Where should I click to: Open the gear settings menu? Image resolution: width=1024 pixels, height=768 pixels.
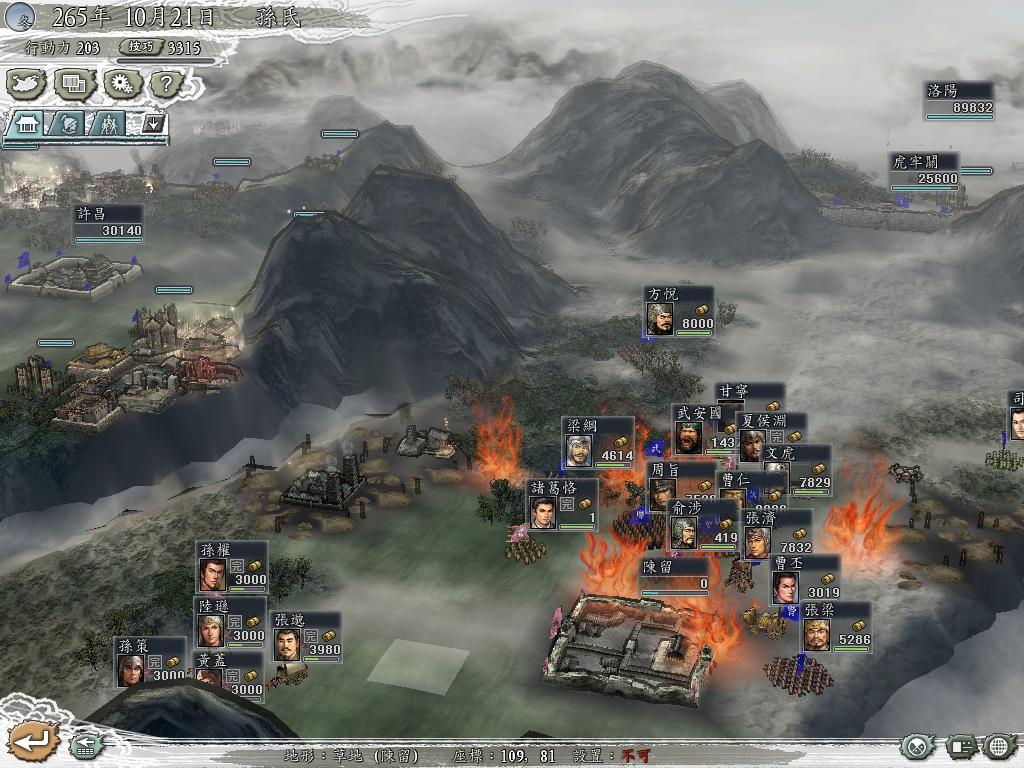pyautogui.click(x=121, y=83)
